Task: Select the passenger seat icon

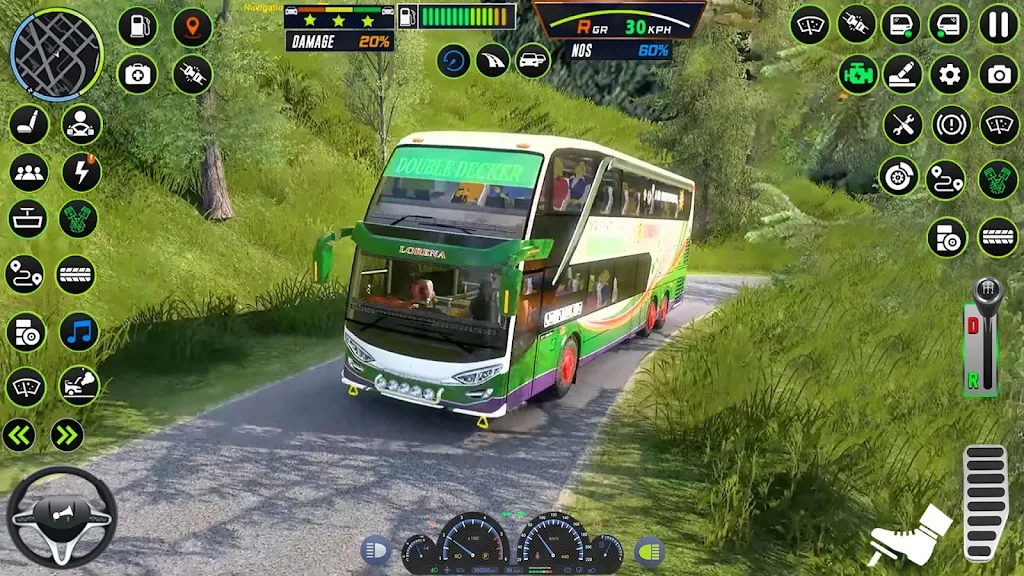Action: coord(29,124)
